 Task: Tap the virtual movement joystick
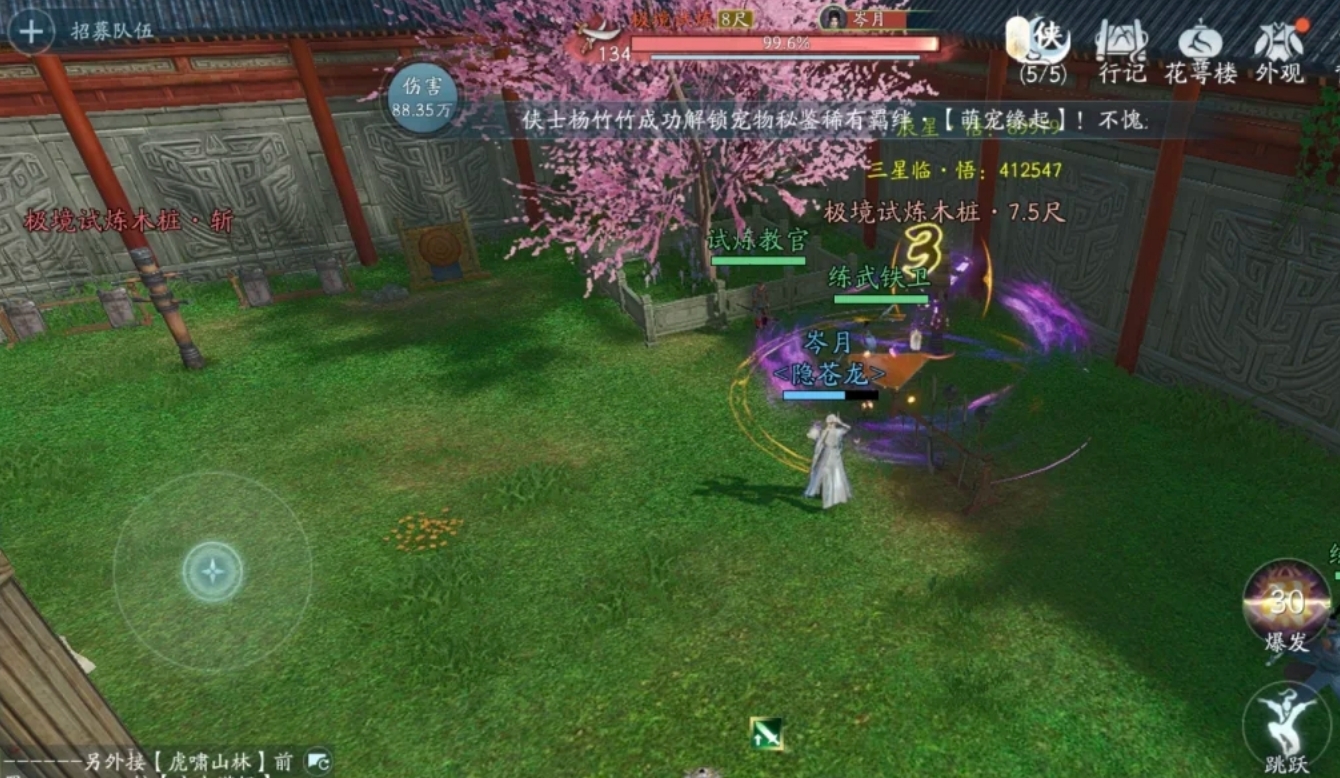213,571
